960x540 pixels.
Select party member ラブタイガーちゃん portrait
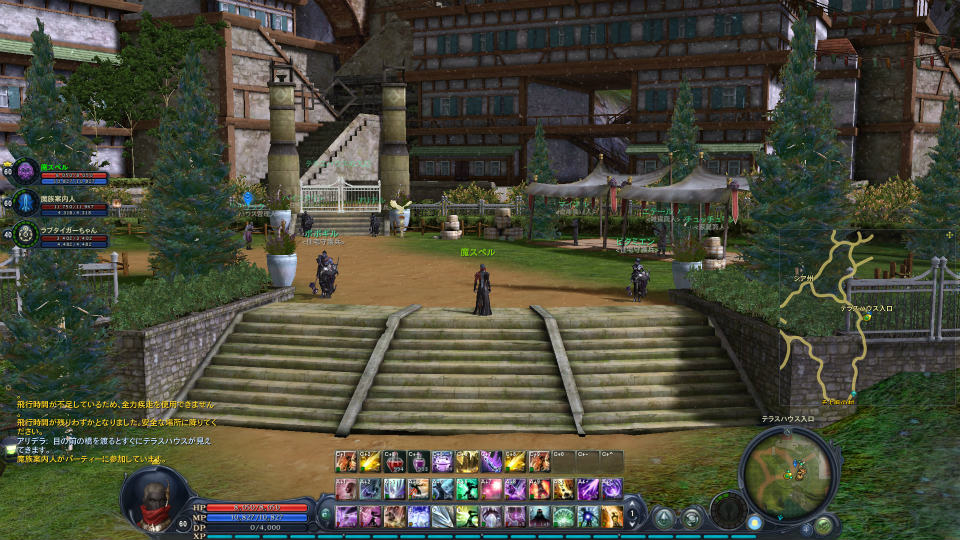coord(27,236)
